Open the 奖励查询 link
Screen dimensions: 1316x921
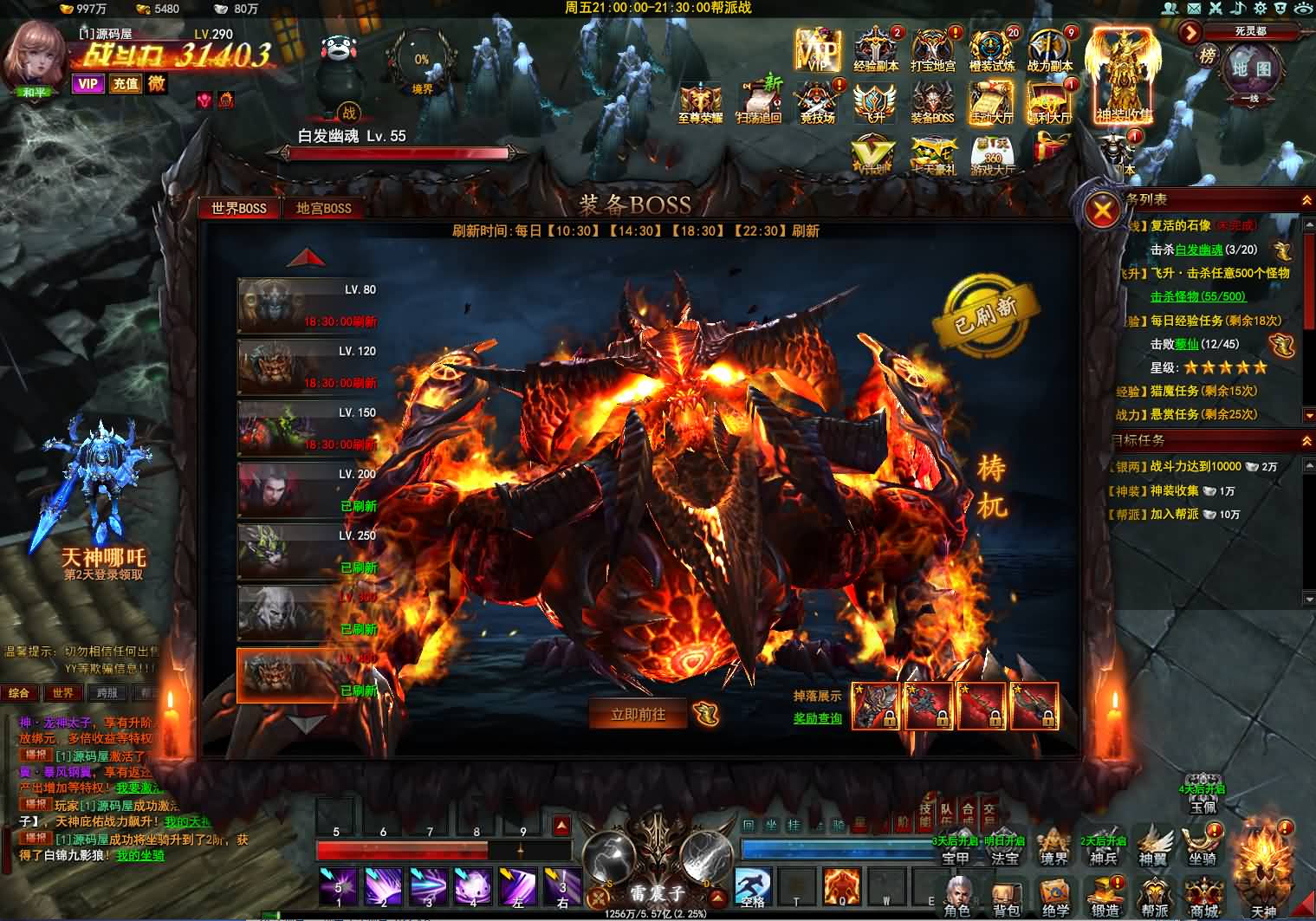pyautogui.click(x=818, y=718)
